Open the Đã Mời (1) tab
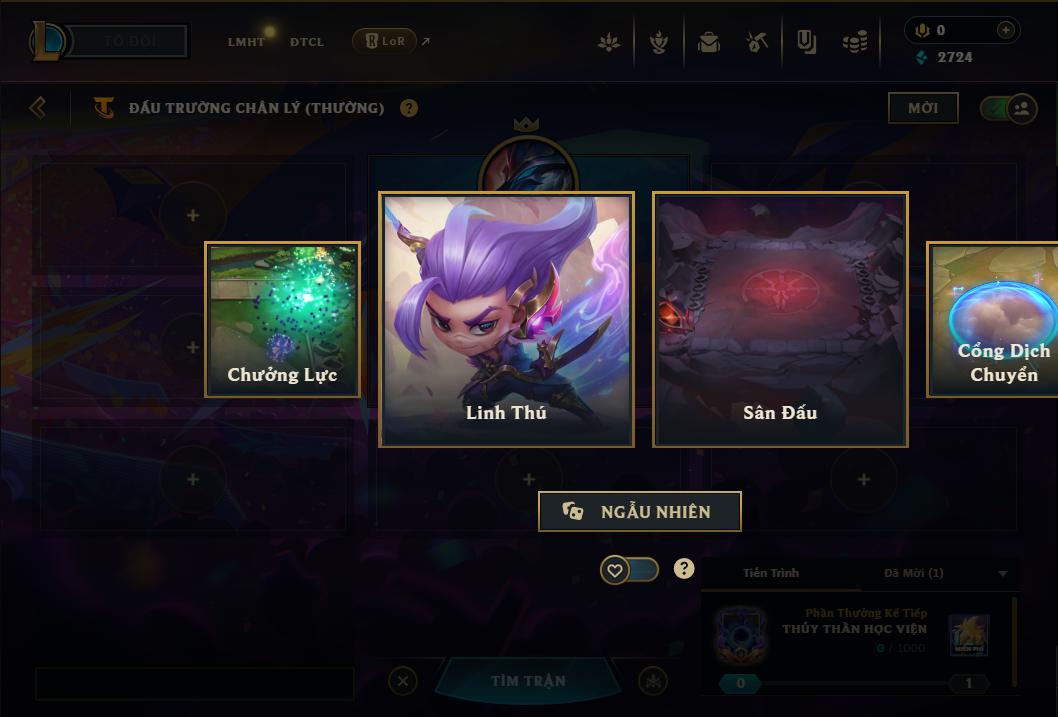 tap(913, 573)
